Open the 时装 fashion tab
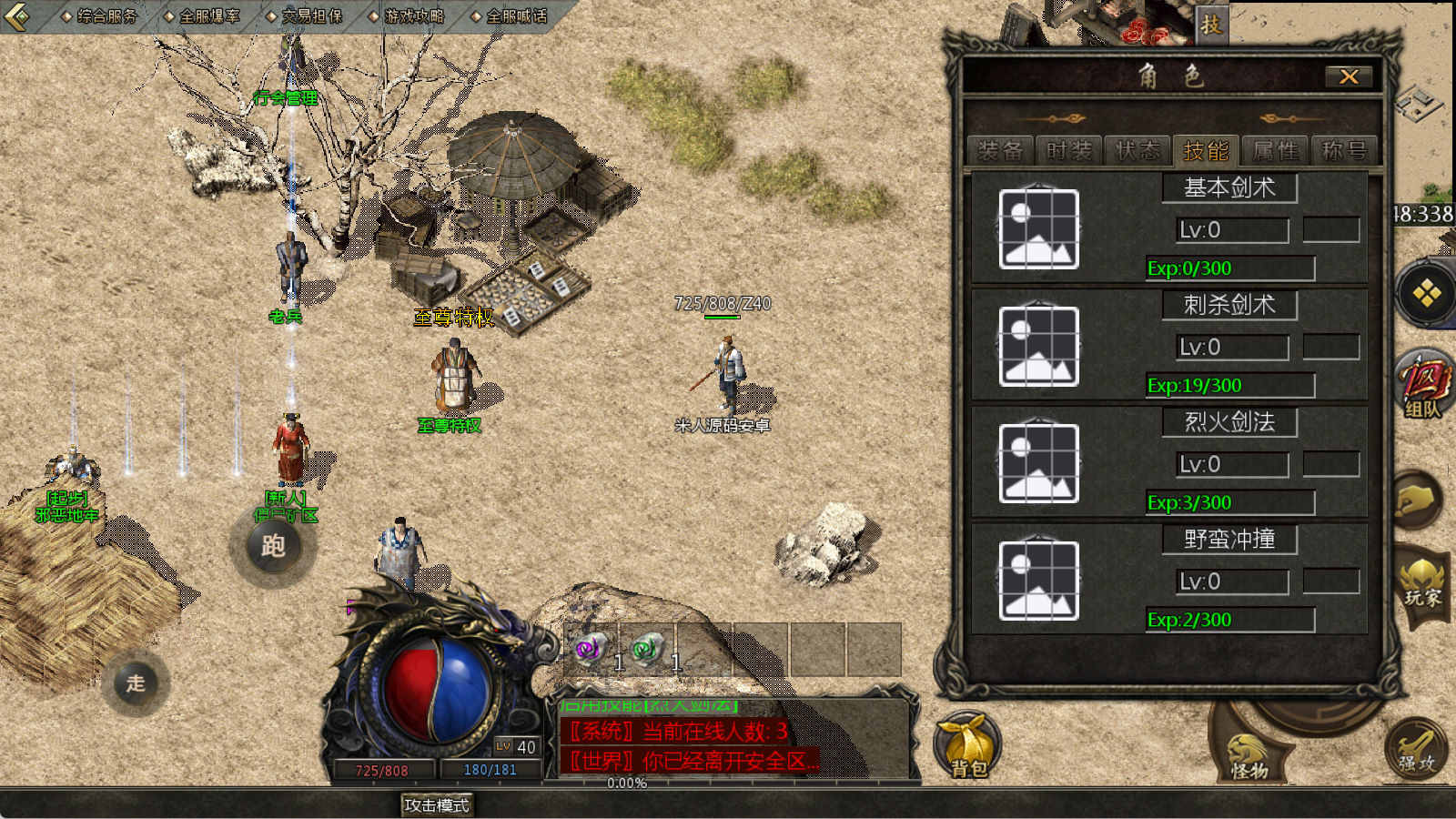Viewport: 1456px width, 819px height. point(1069,151)
